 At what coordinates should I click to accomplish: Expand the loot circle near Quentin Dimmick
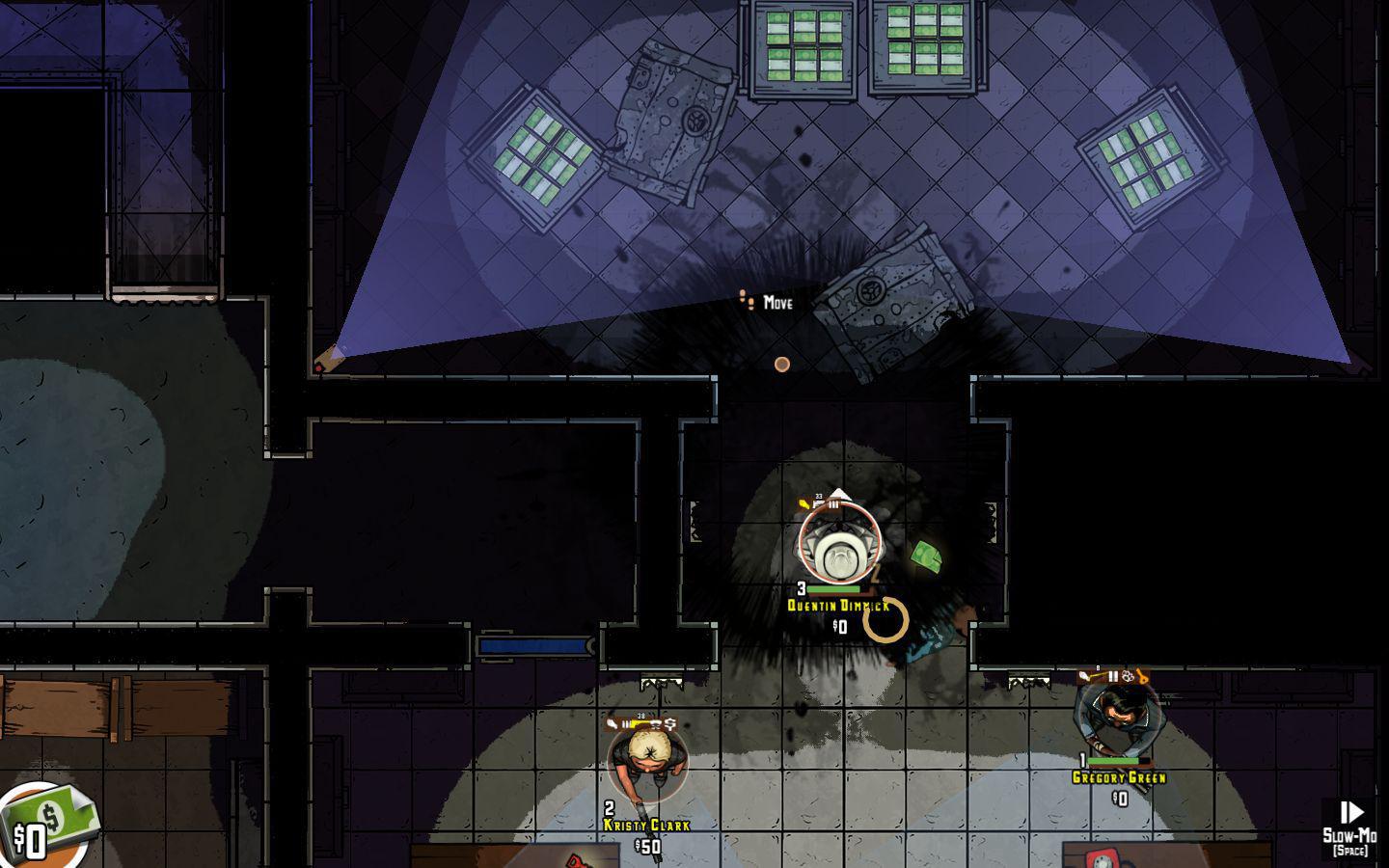coord(887,619)
